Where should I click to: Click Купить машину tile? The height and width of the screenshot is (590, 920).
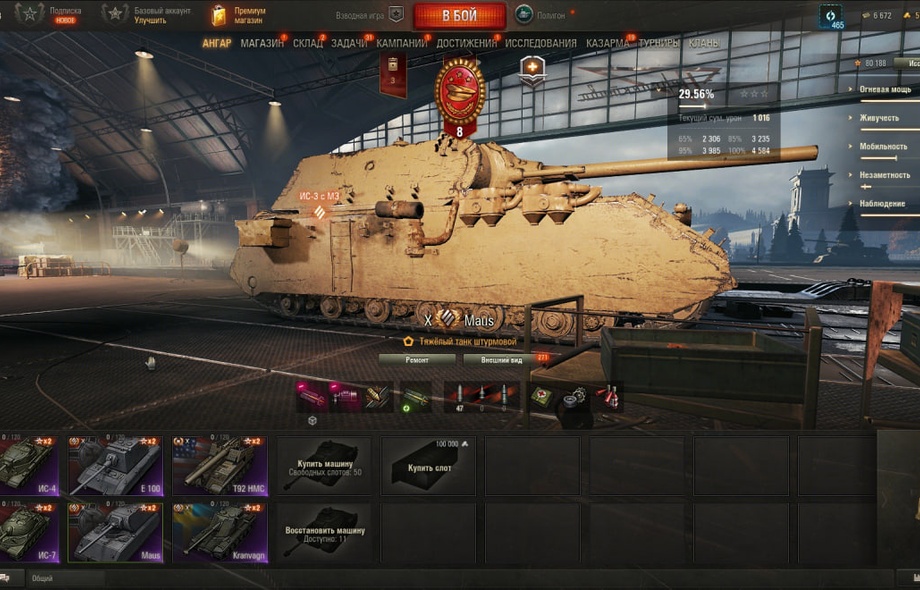324,465
